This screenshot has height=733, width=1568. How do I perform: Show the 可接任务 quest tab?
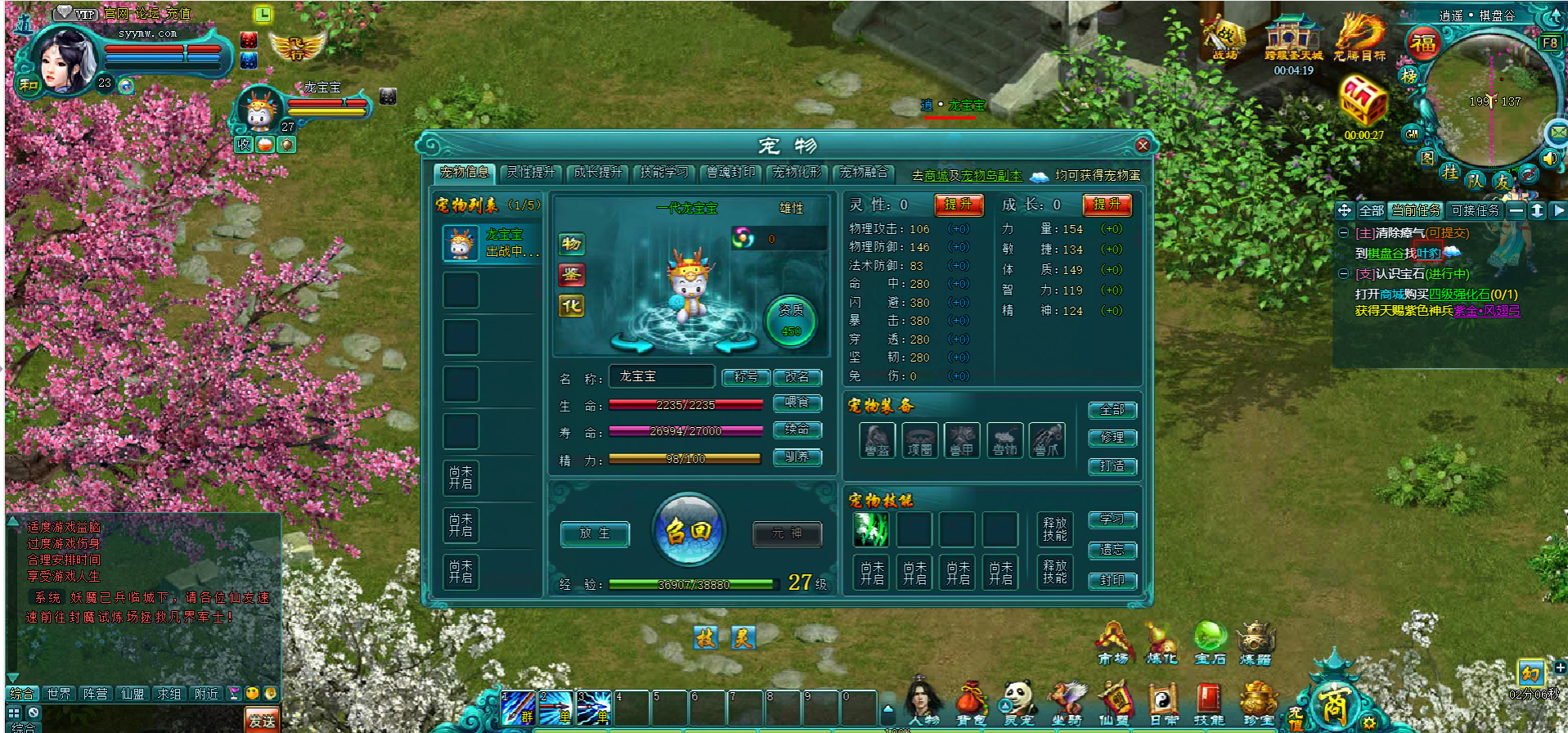pos(1475,210)
